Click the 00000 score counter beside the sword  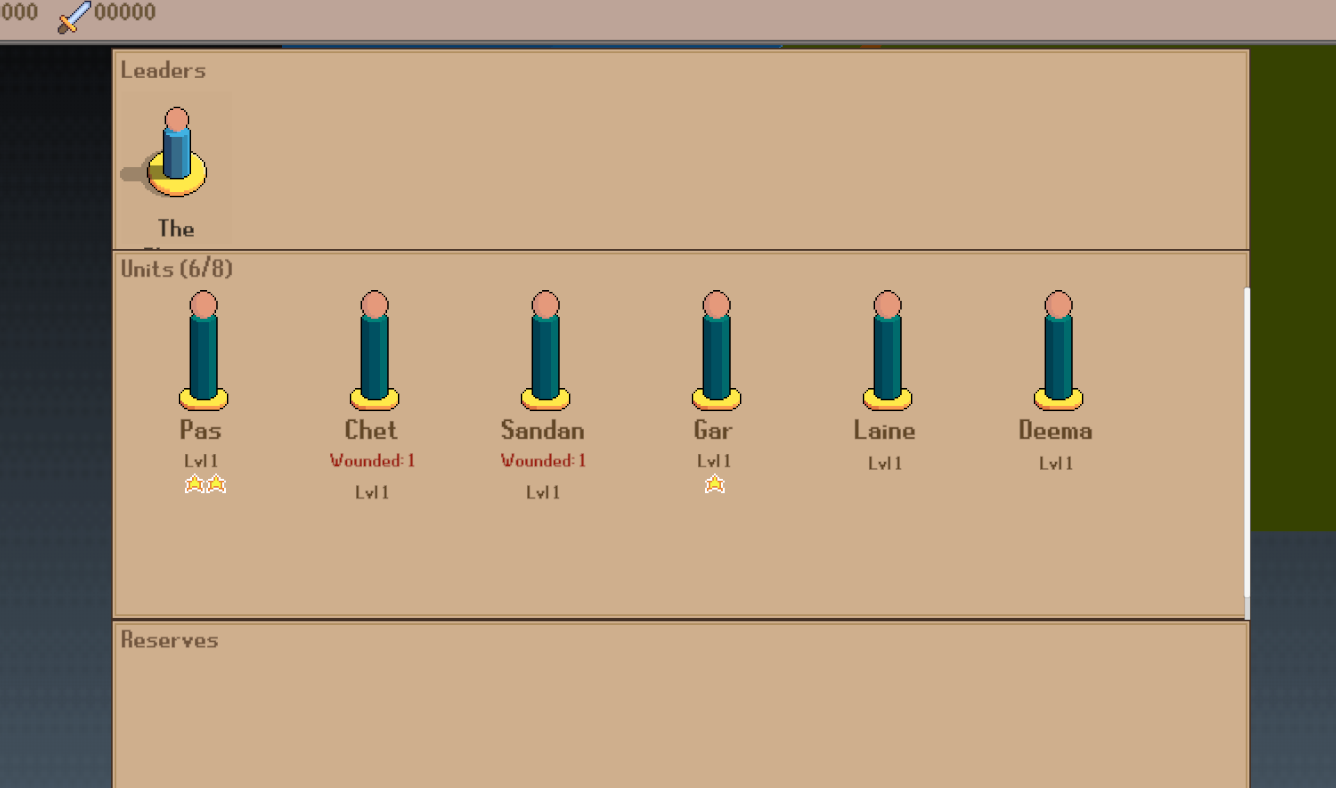(x=119, y=12)
